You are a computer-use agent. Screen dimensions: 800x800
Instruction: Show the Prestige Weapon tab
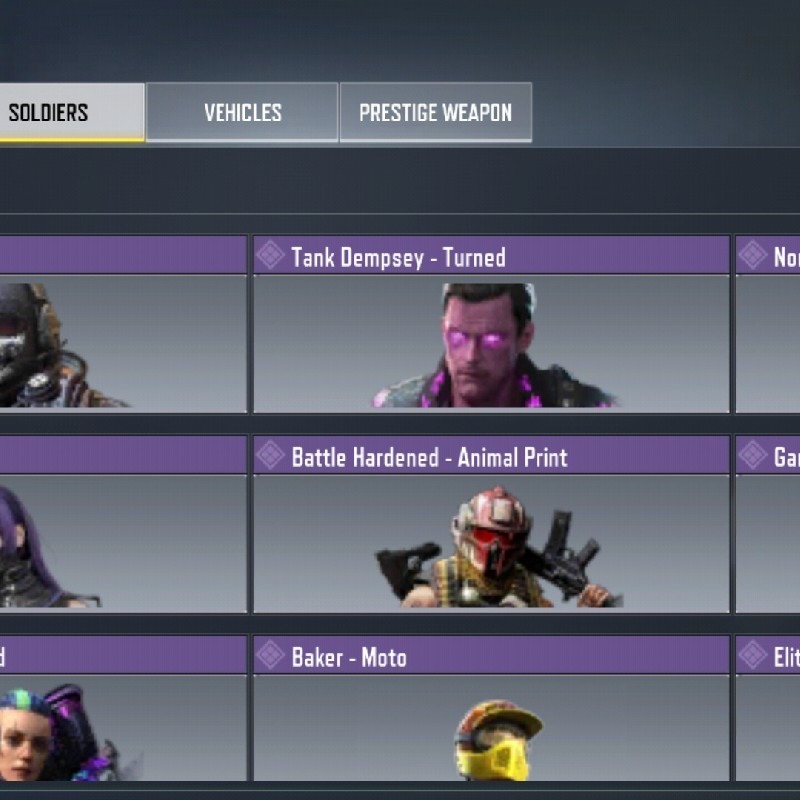(x=435, y=112)
